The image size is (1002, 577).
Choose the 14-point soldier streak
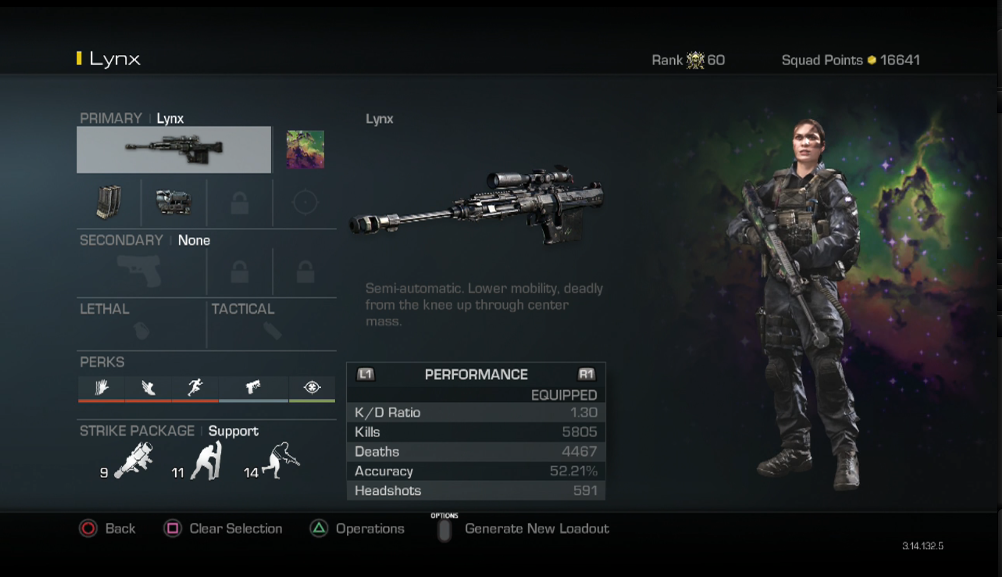tap(278, 463)
